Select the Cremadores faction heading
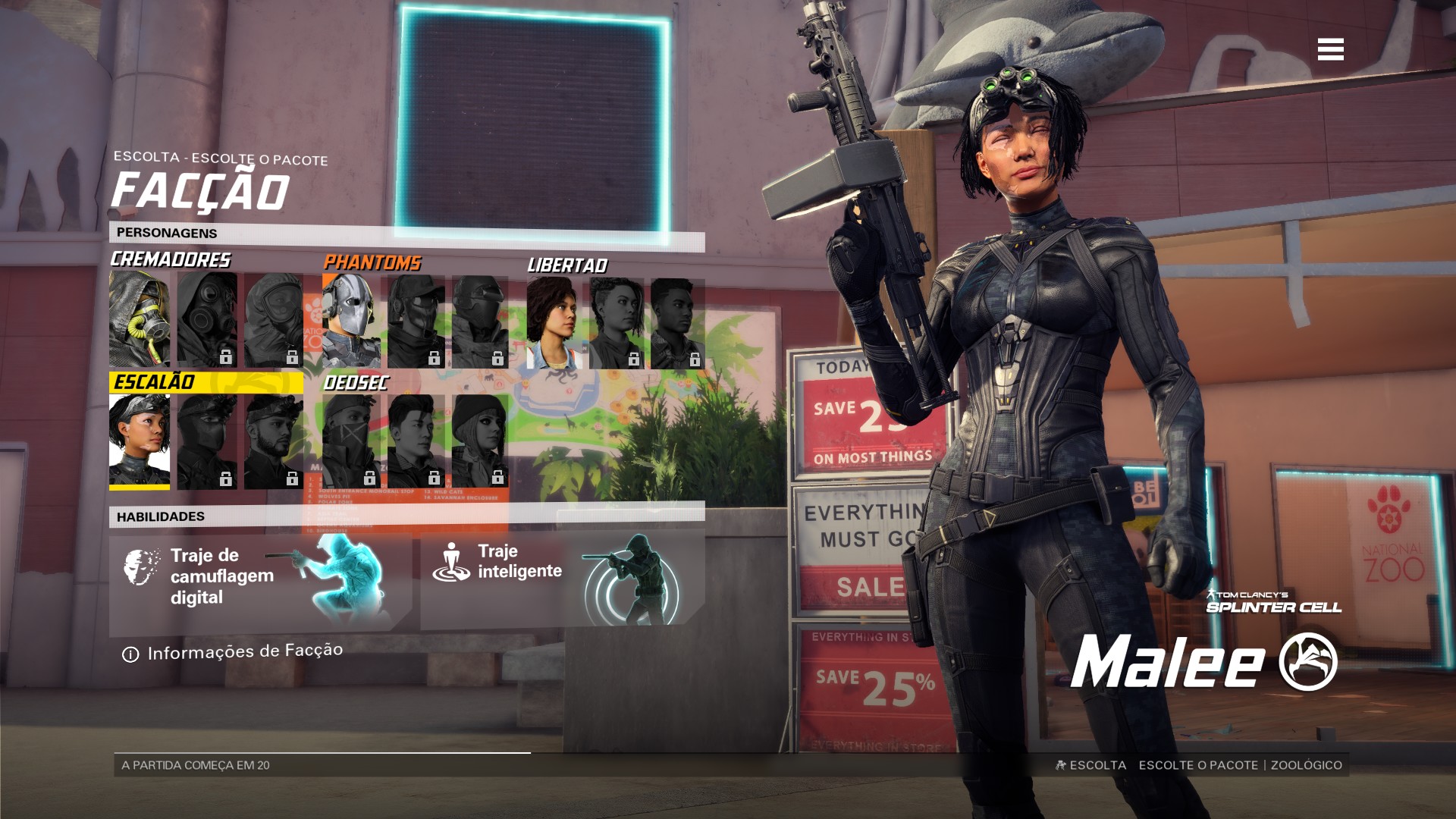Viewport: 1456px width, 819px height. point(170,259)
